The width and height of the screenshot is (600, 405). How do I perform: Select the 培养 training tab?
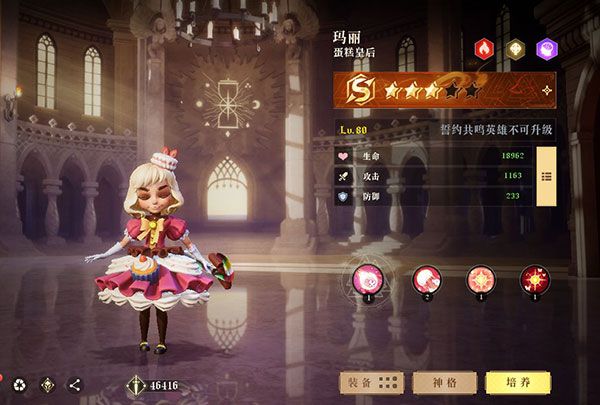click(x=516, y=382)
